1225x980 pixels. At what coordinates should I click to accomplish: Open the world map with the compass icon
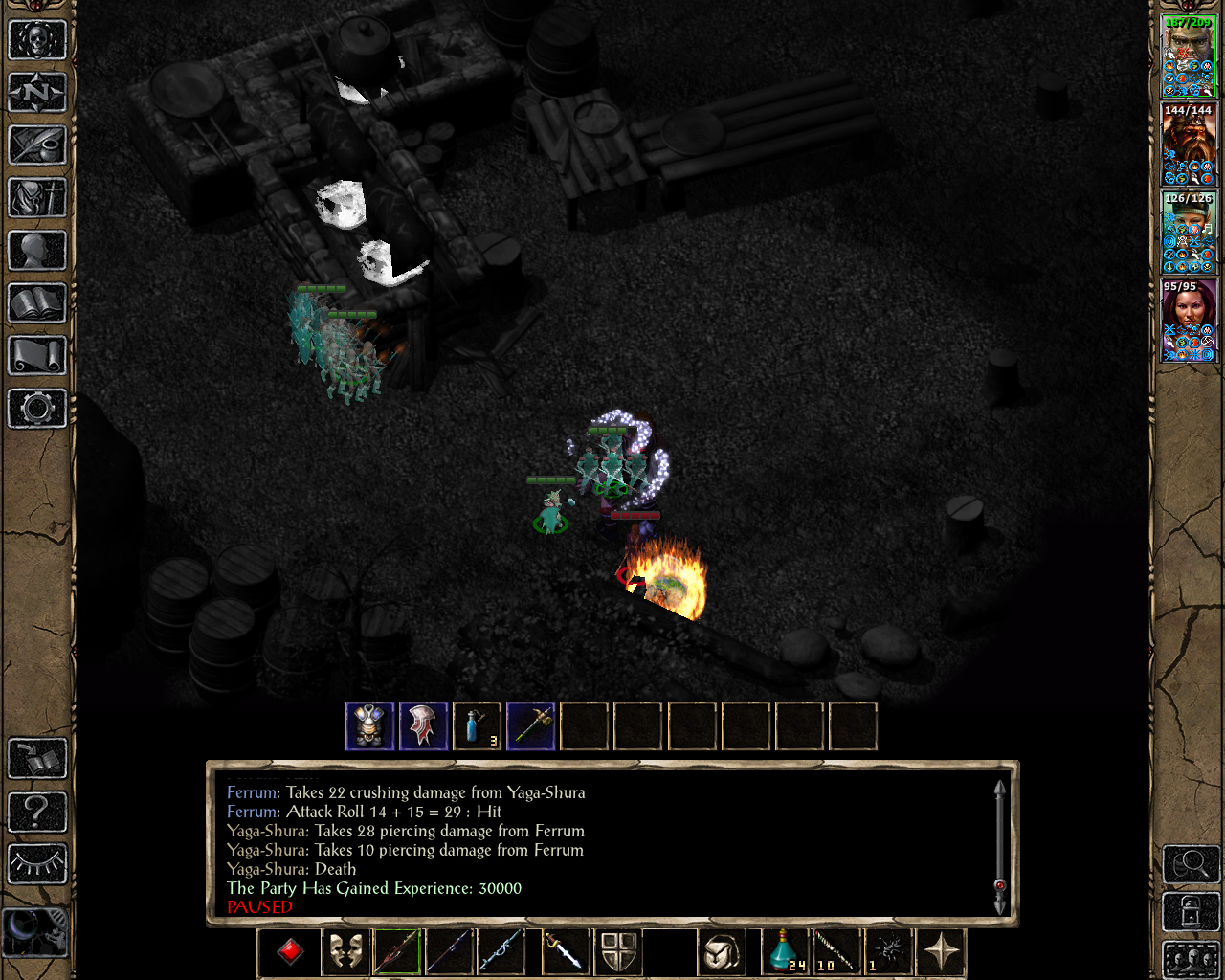pos(36,93)
